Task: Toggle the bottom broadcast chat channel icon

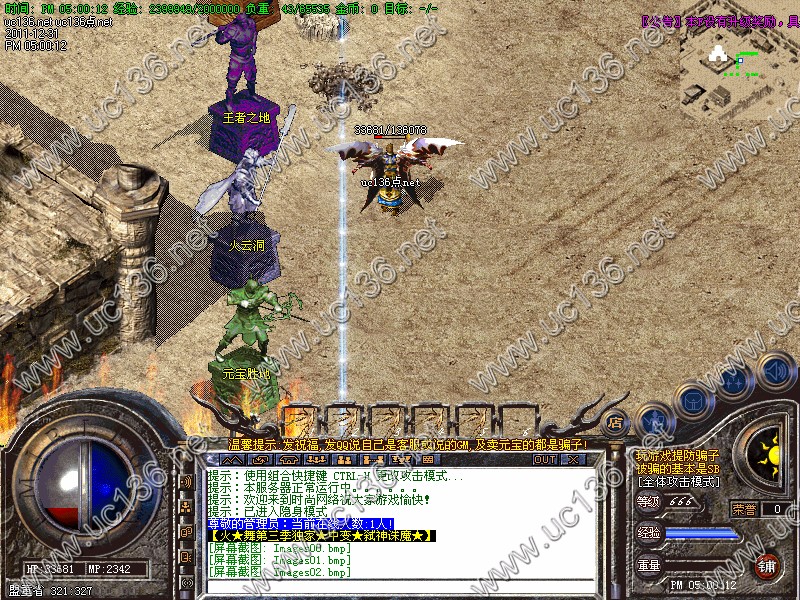Action: [187, 582]
